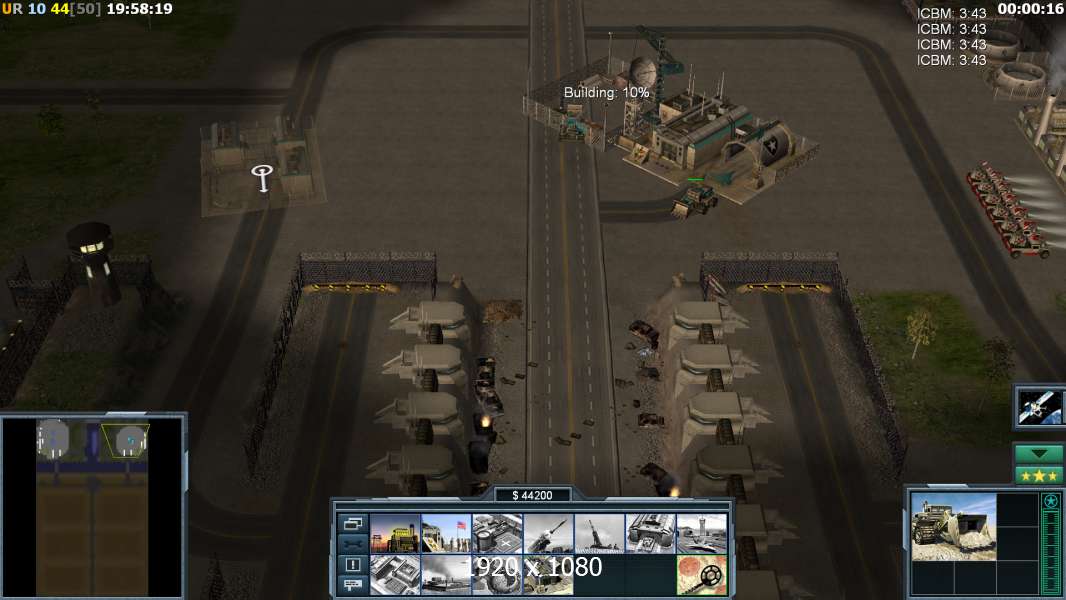The height and width of the screenshot is (600, 1066).
Task: Build the airfield with control tower
Action: 701,533
